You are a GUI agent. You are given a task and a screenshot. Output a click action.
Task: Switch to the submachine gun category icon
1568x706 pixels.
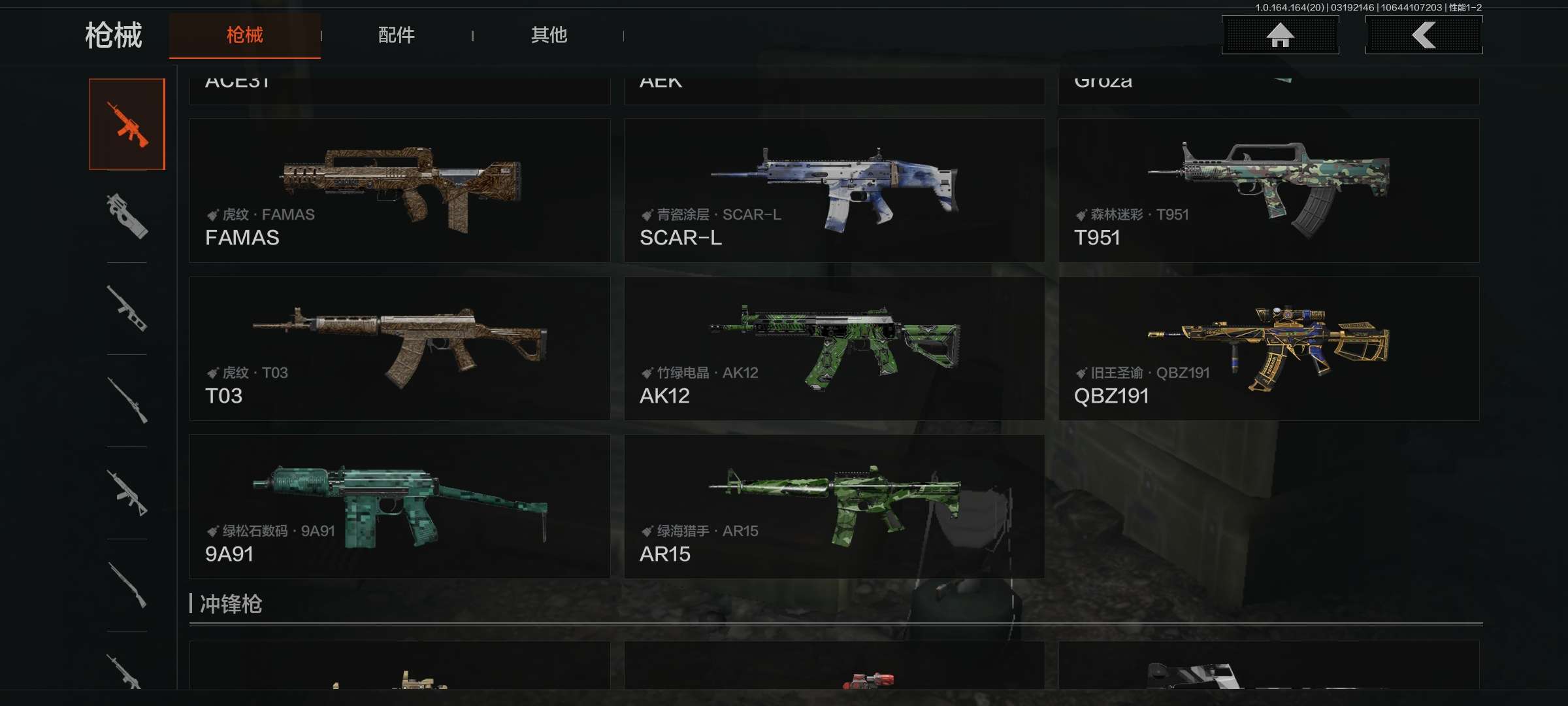tap(127, 216)
